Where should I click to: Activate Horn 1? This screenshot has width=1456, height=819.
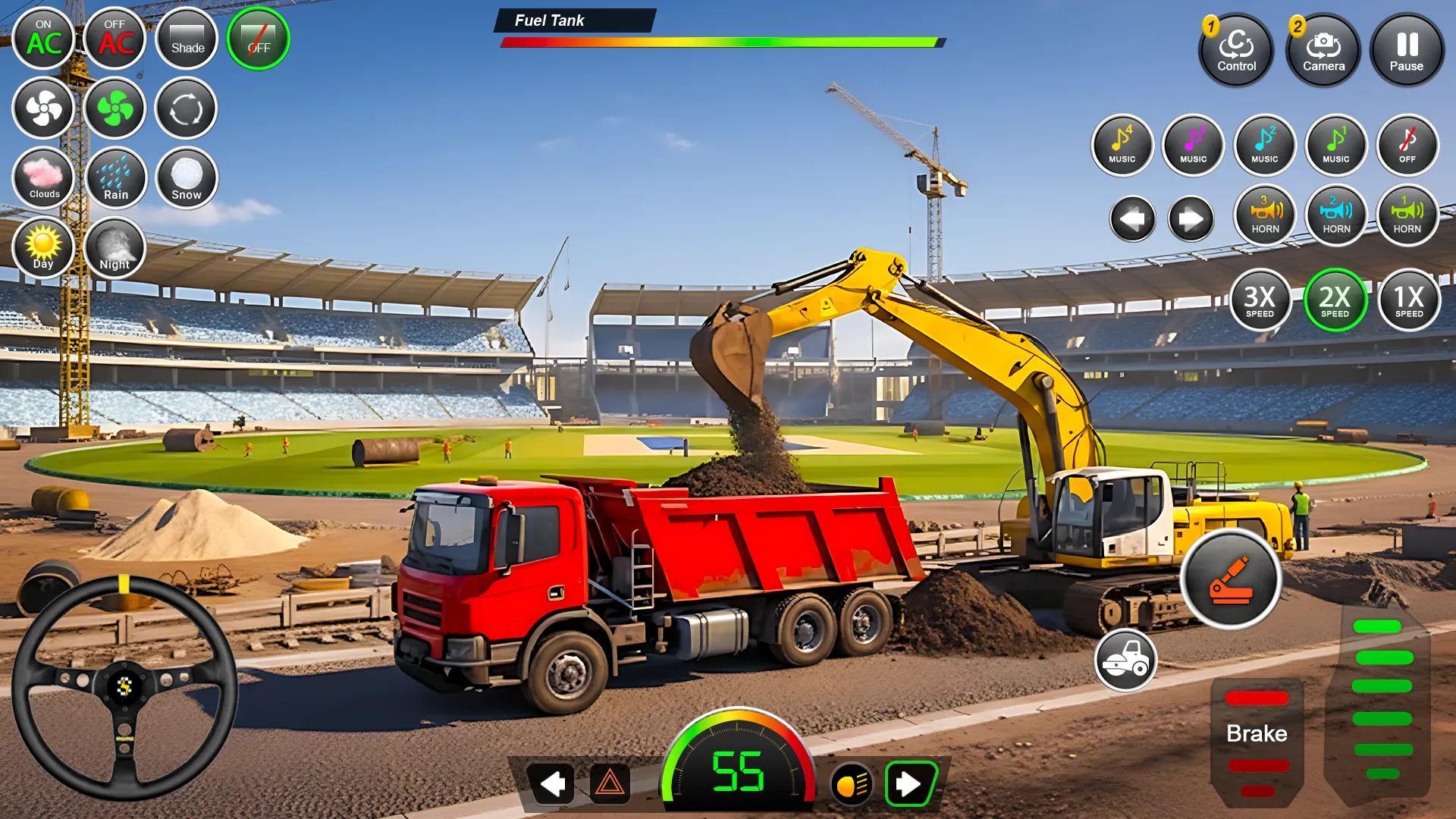tap(1407, 216)
